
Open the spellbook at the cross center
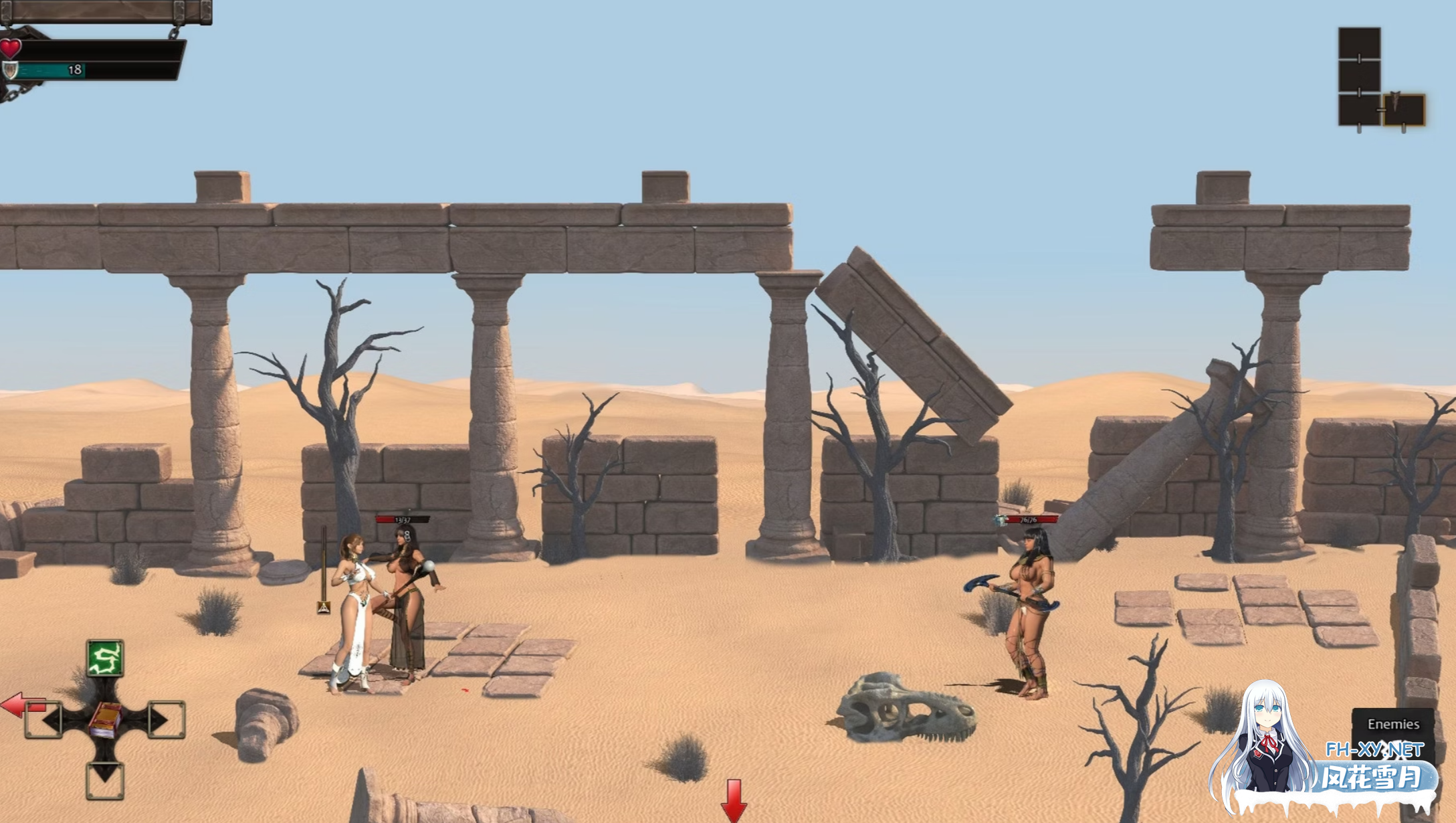point(104,720)
